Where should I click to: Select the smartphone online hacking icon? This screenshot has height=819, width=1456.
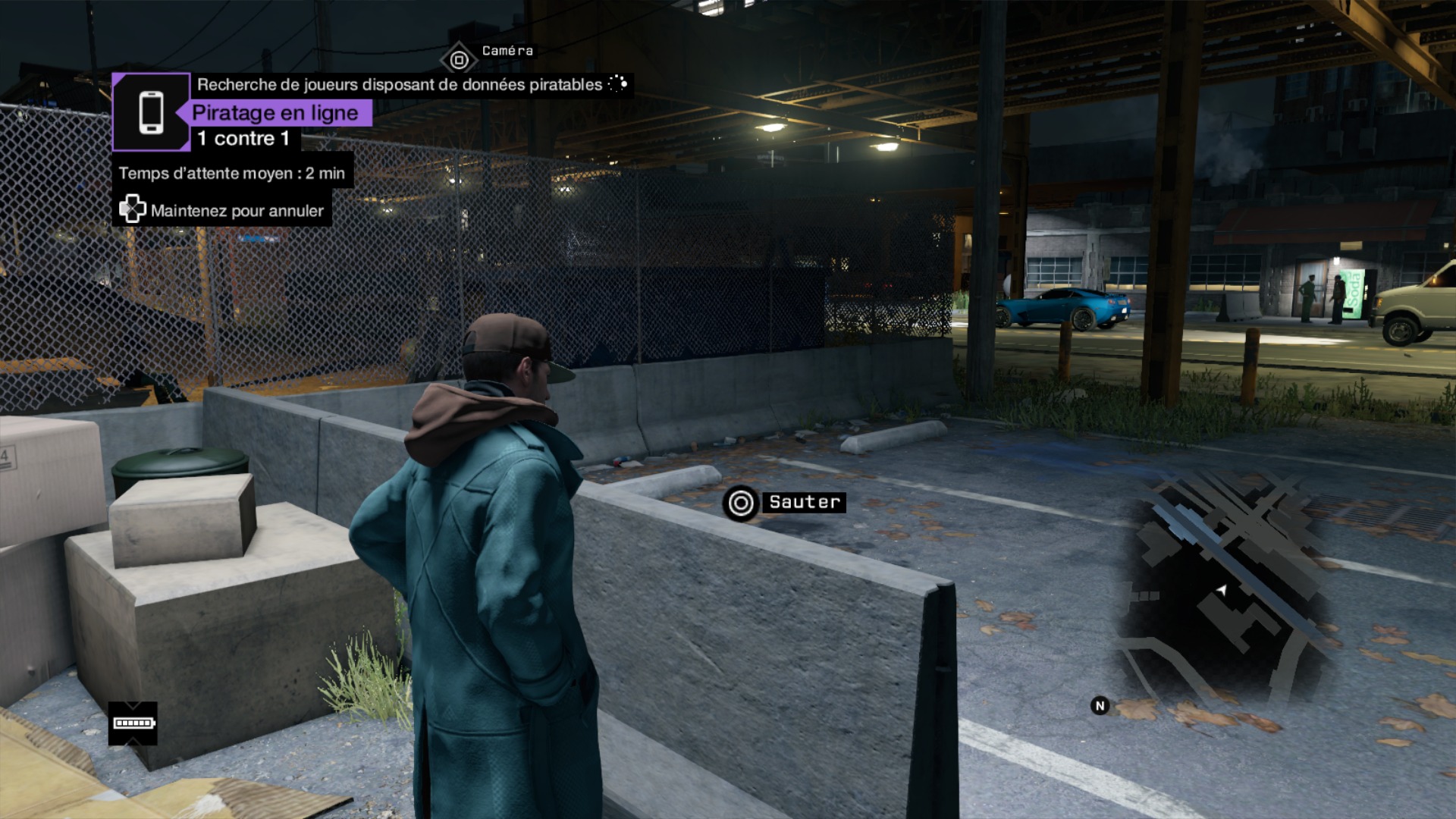point(151,112)
